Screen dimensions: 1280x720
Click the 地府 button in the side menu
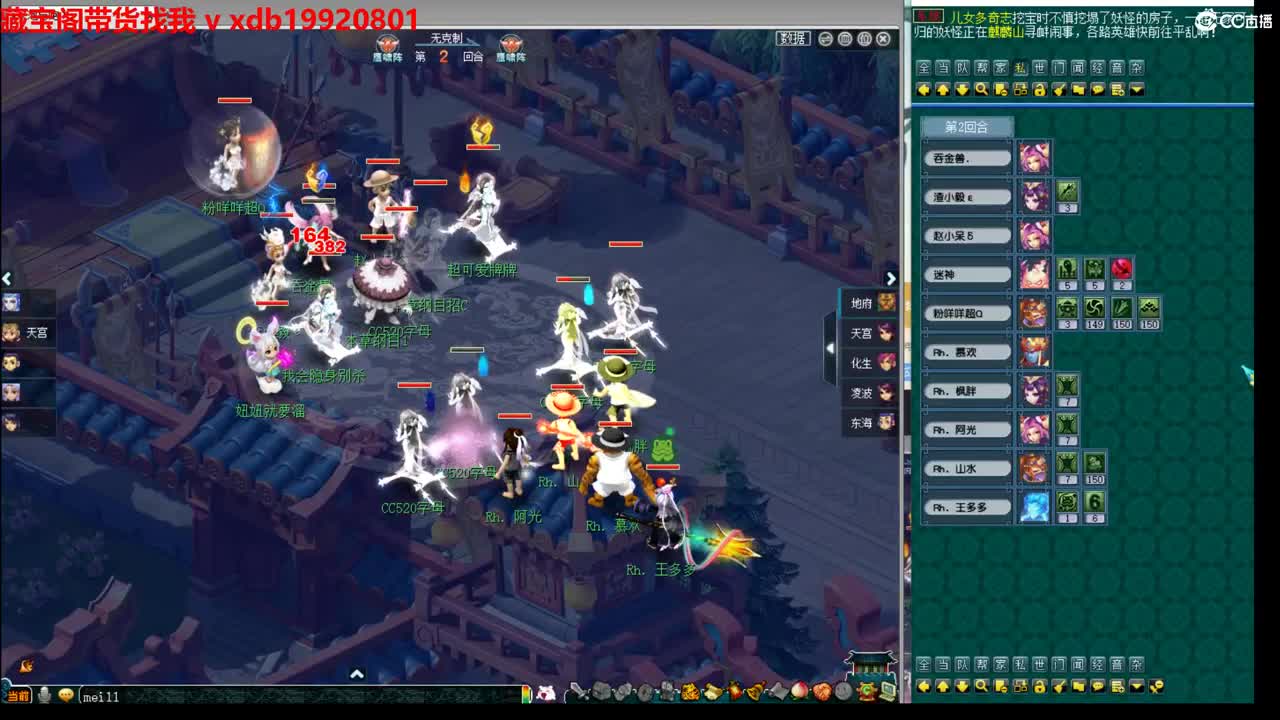coord(866,302)
